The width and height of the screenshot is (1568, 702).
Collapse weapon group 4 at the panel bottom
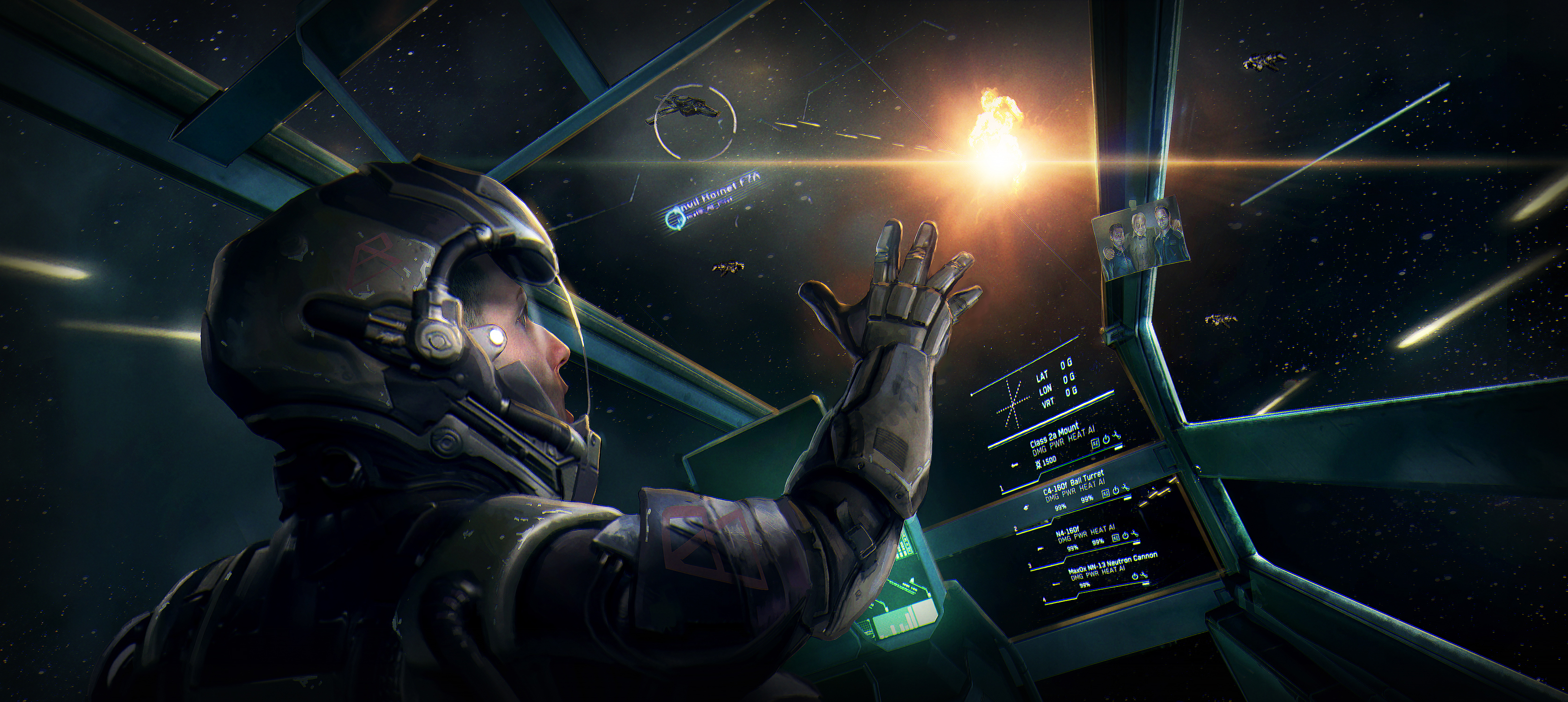click(1044, 600)
